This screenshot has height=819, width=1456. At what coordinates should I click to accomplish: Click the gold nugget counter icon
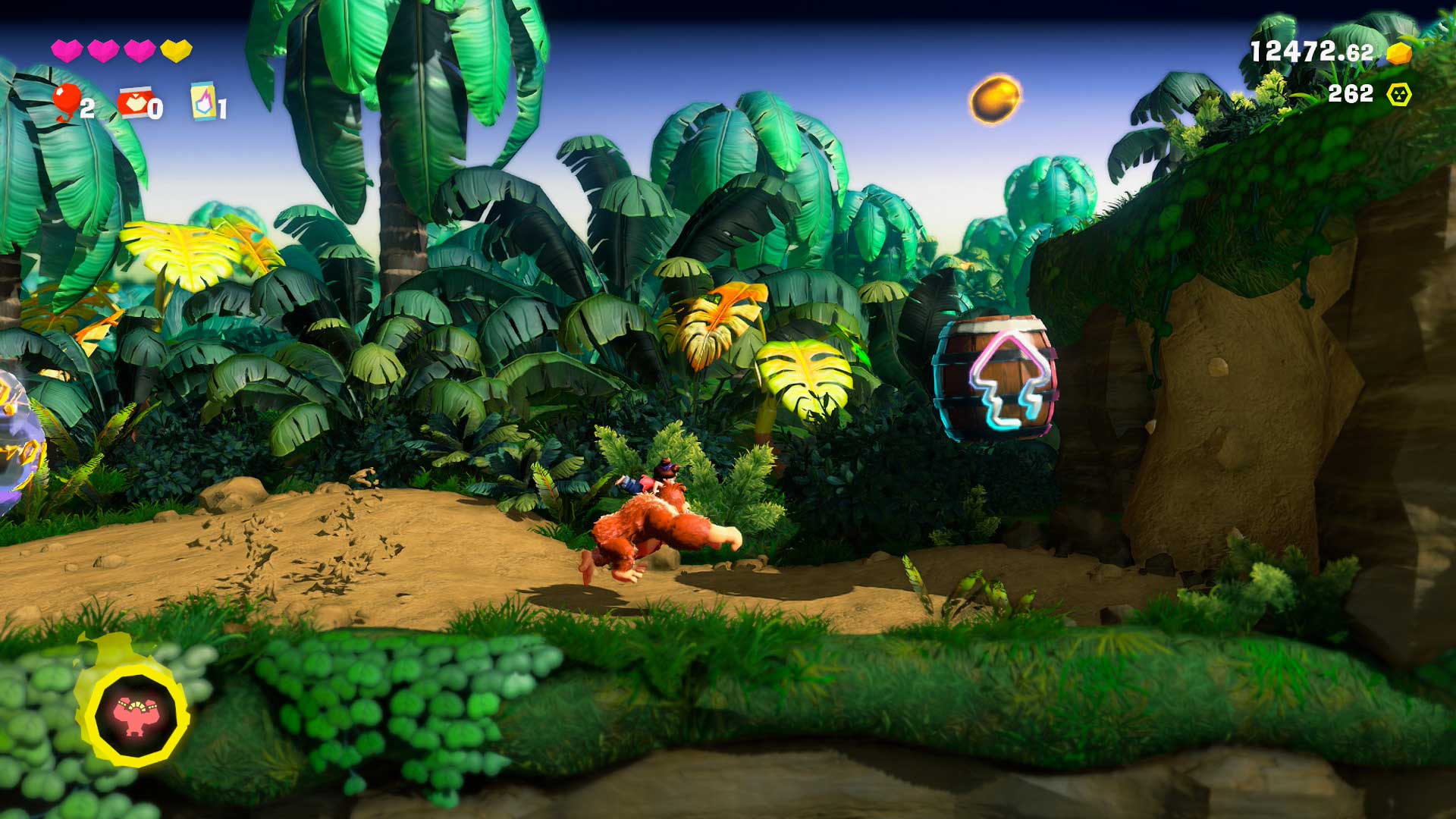pos(1398,53)
